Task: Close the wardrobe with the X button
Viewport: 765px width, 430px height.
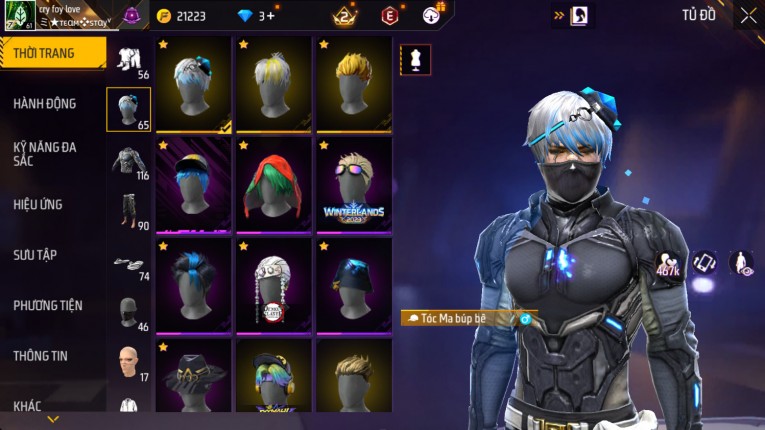Action: coord(748,15)
